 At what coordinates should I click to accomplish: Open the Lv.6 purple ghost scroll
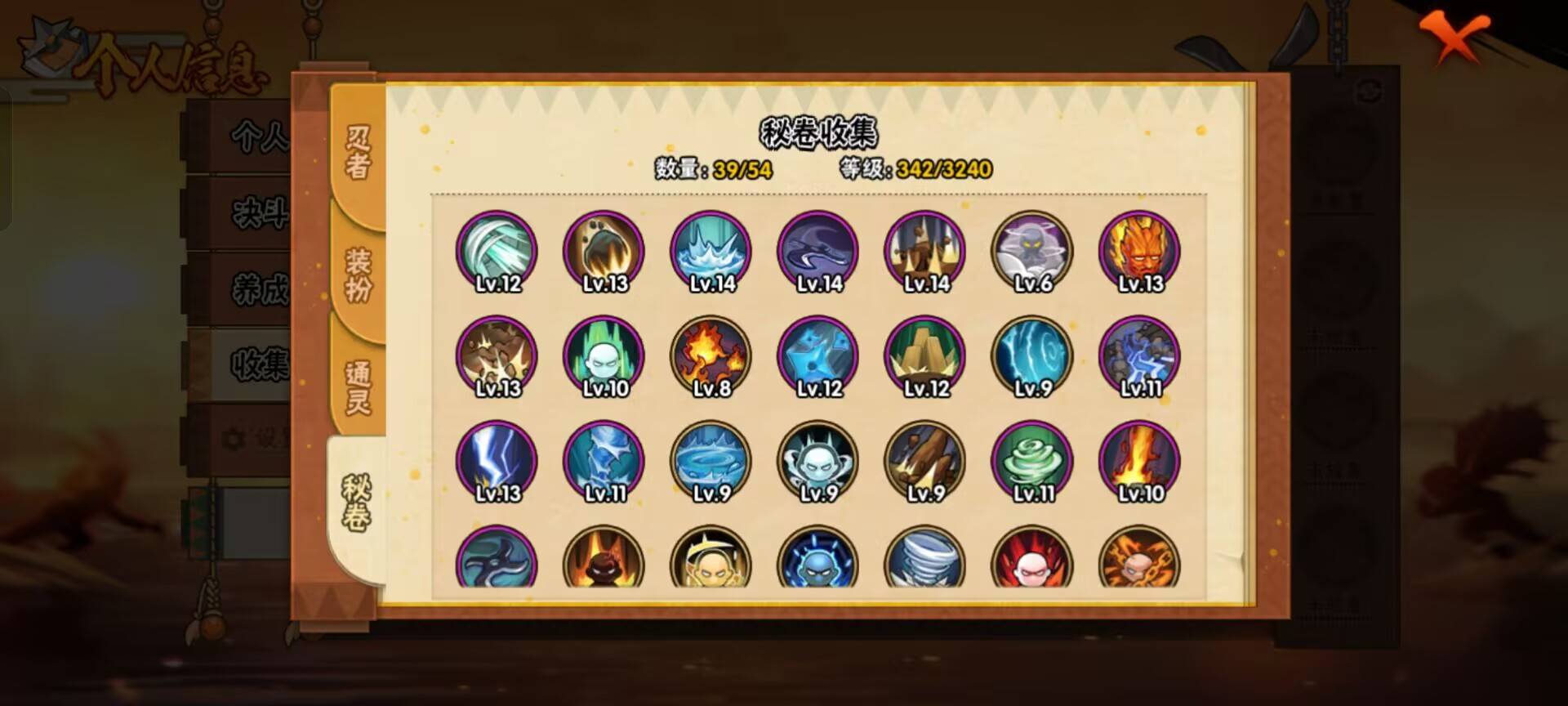pyautogui.click(x=1033, y=253)
